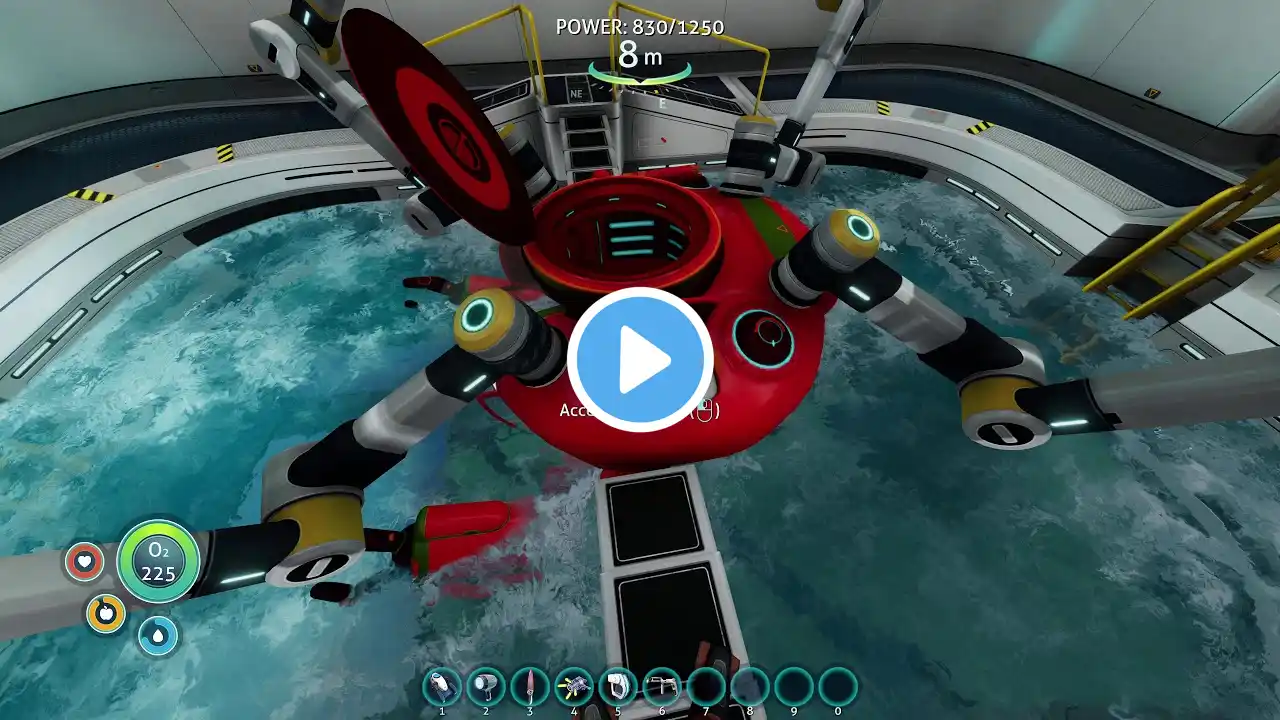Equip the white handheld device in slot 5
Viewport: 1280px width, 720px height.
click(x=618, y=687)
